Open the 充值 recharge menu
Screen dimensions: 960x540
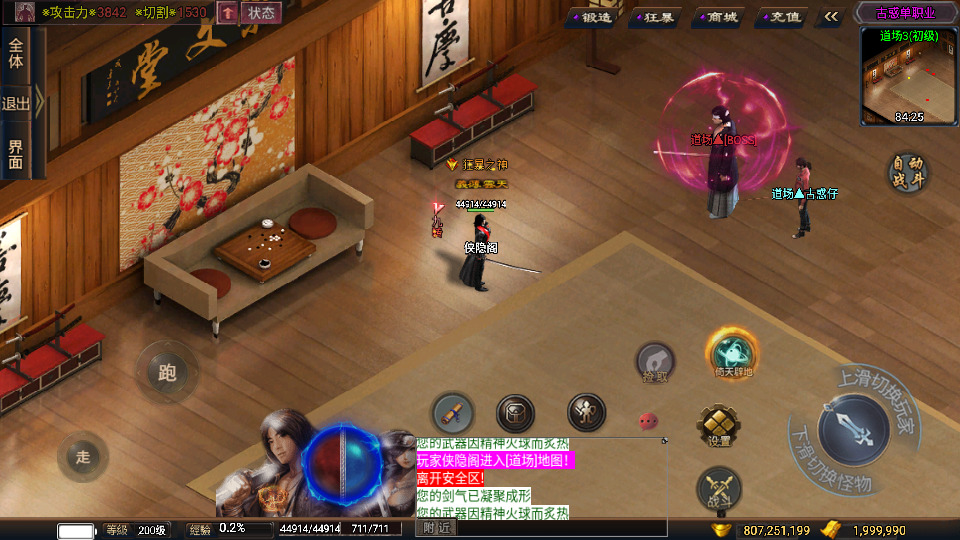pyautogui.click(x=781, y=16)
